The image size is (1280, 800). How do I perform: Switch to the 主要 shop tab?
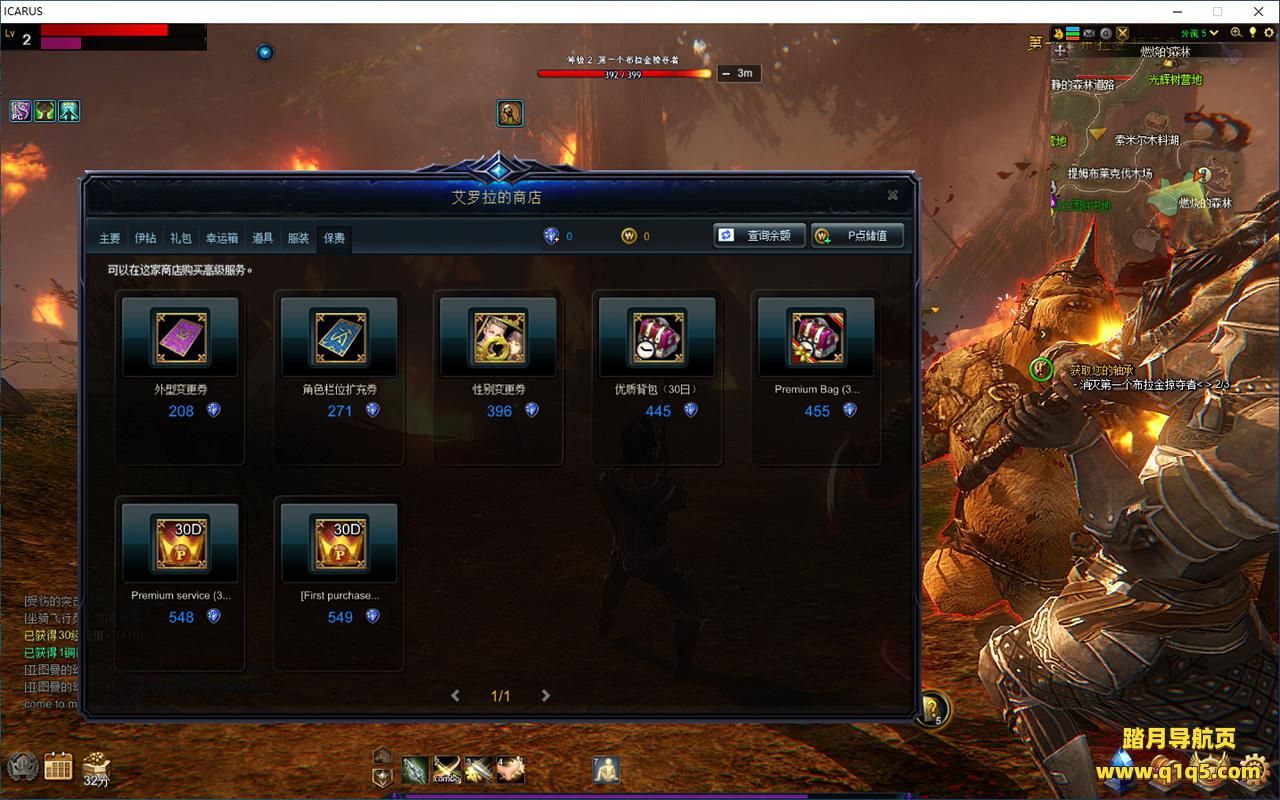110,238
